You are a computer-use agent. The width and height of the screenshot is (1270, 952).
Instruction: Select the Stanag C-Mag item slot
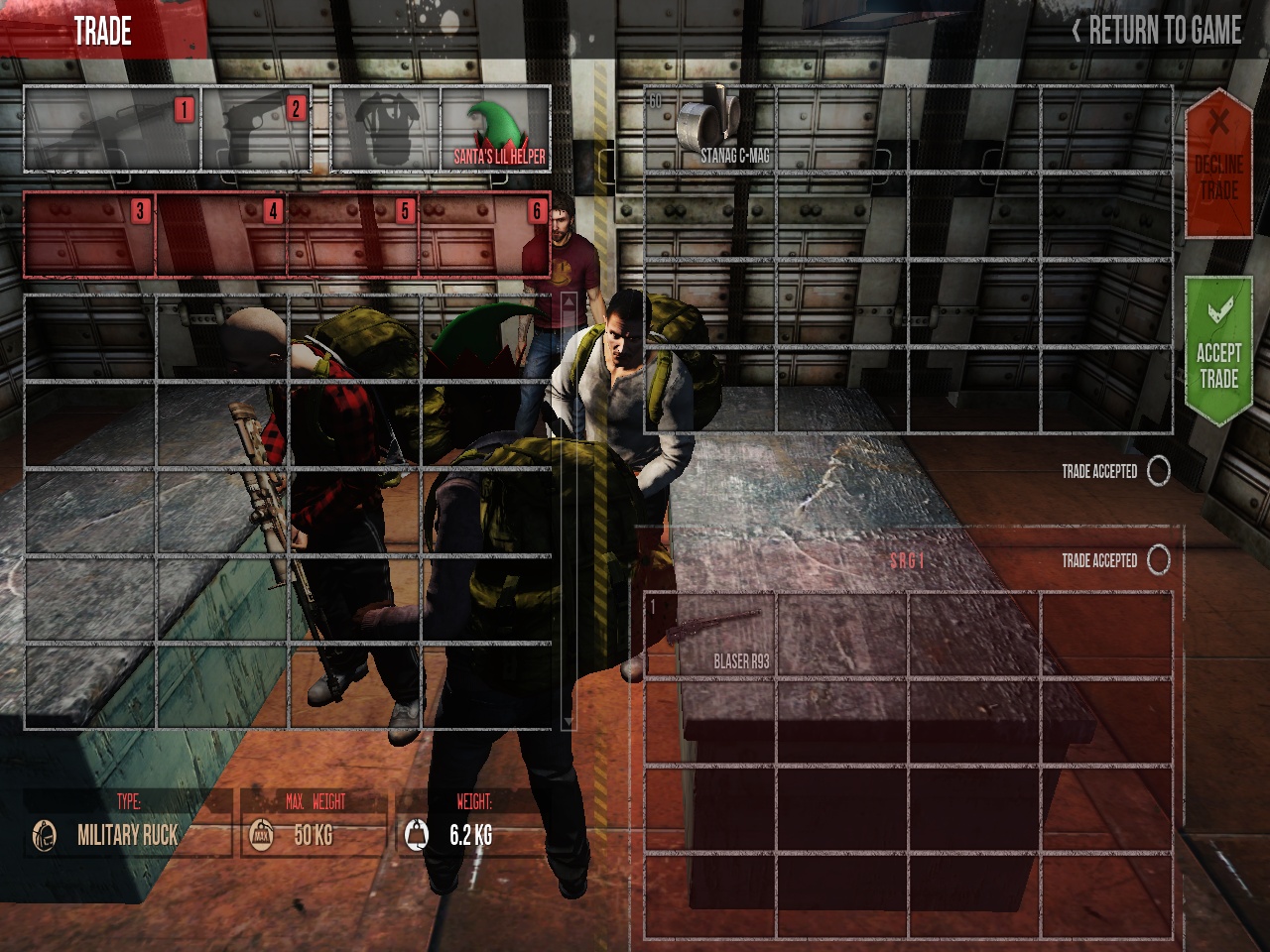(709, 129)
